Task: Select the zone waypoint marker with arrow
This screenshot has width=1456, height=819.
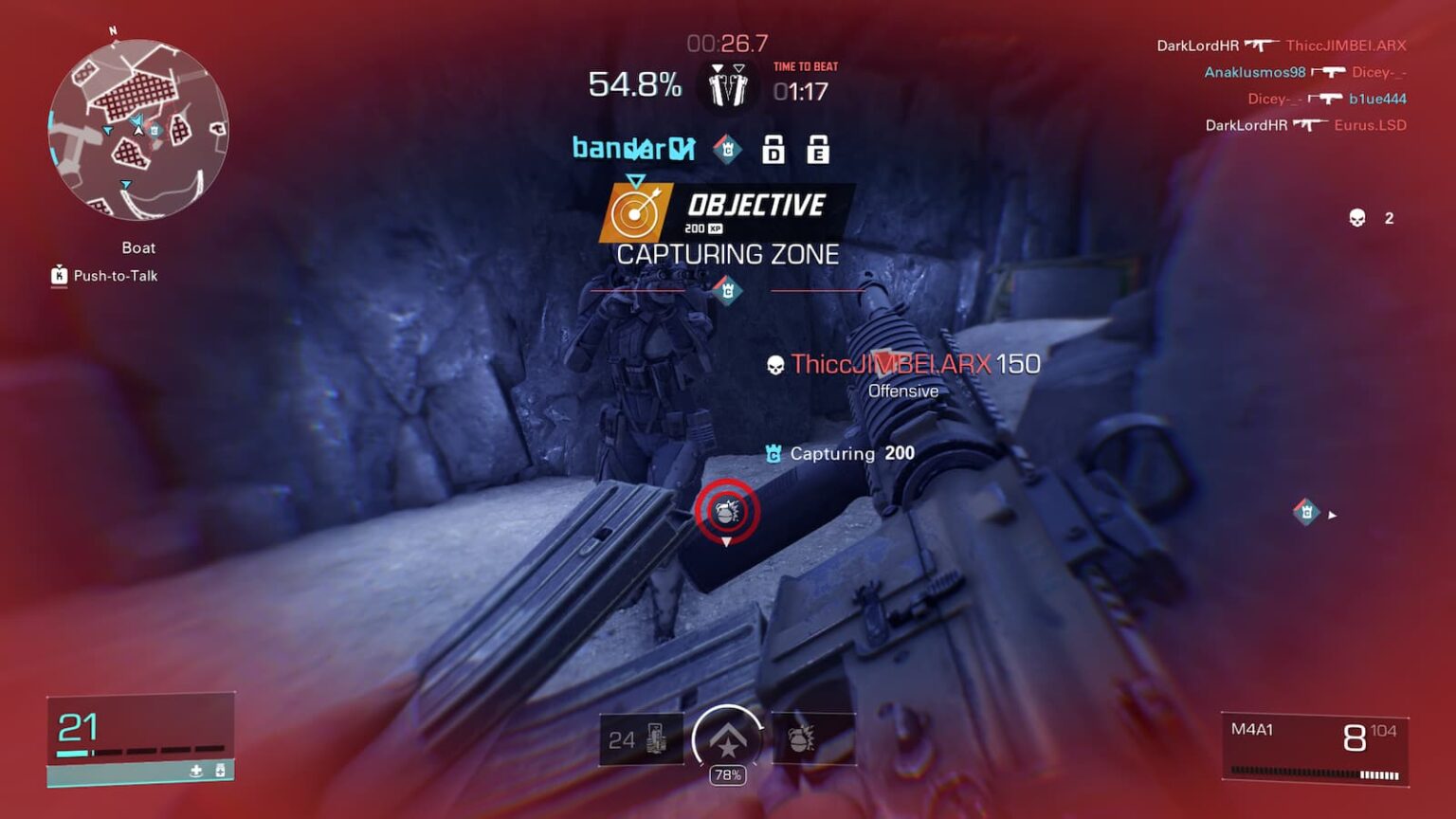Action: coord(1307,513)
